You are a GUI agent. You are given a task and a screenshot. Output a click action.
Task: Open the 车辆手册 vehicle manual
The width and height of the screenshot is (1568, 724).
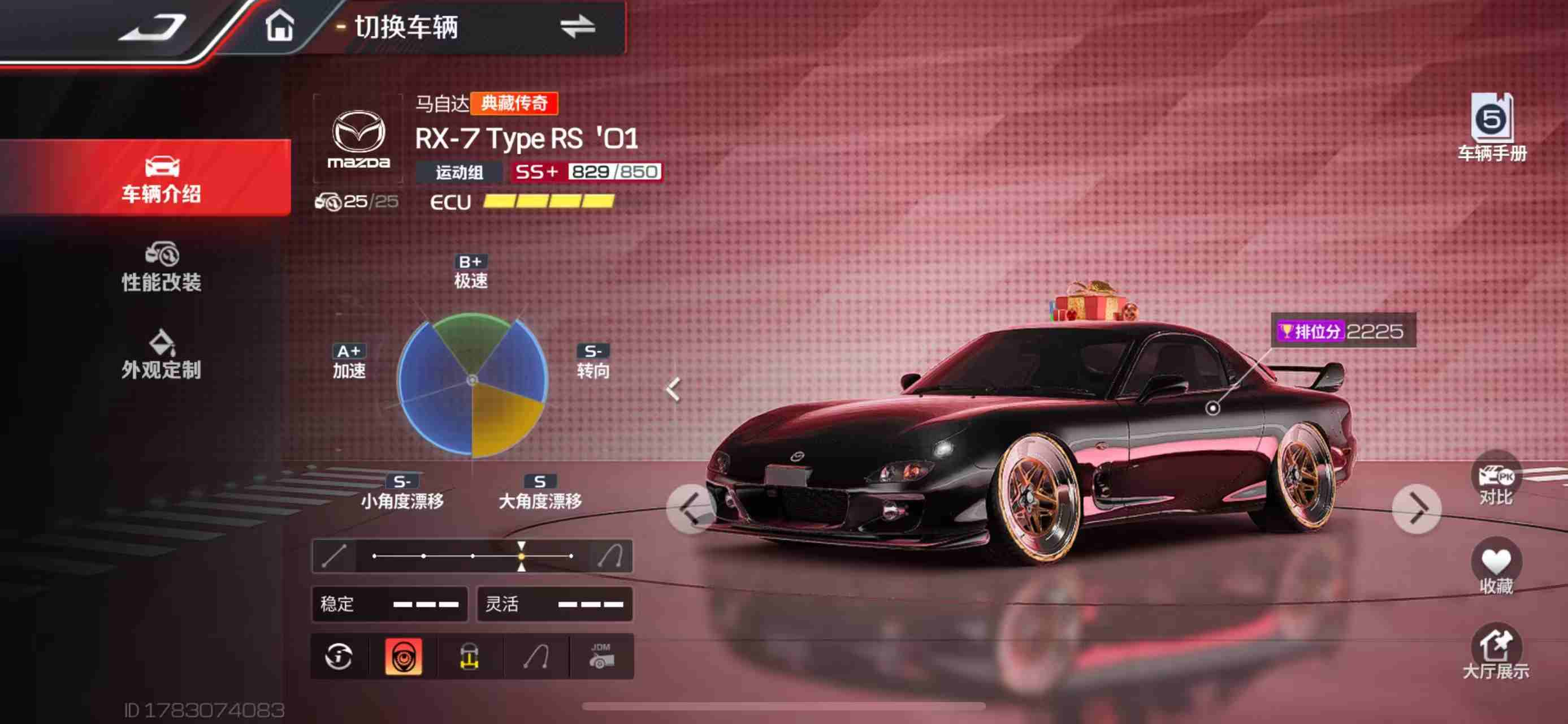[x=1492, y=128]
